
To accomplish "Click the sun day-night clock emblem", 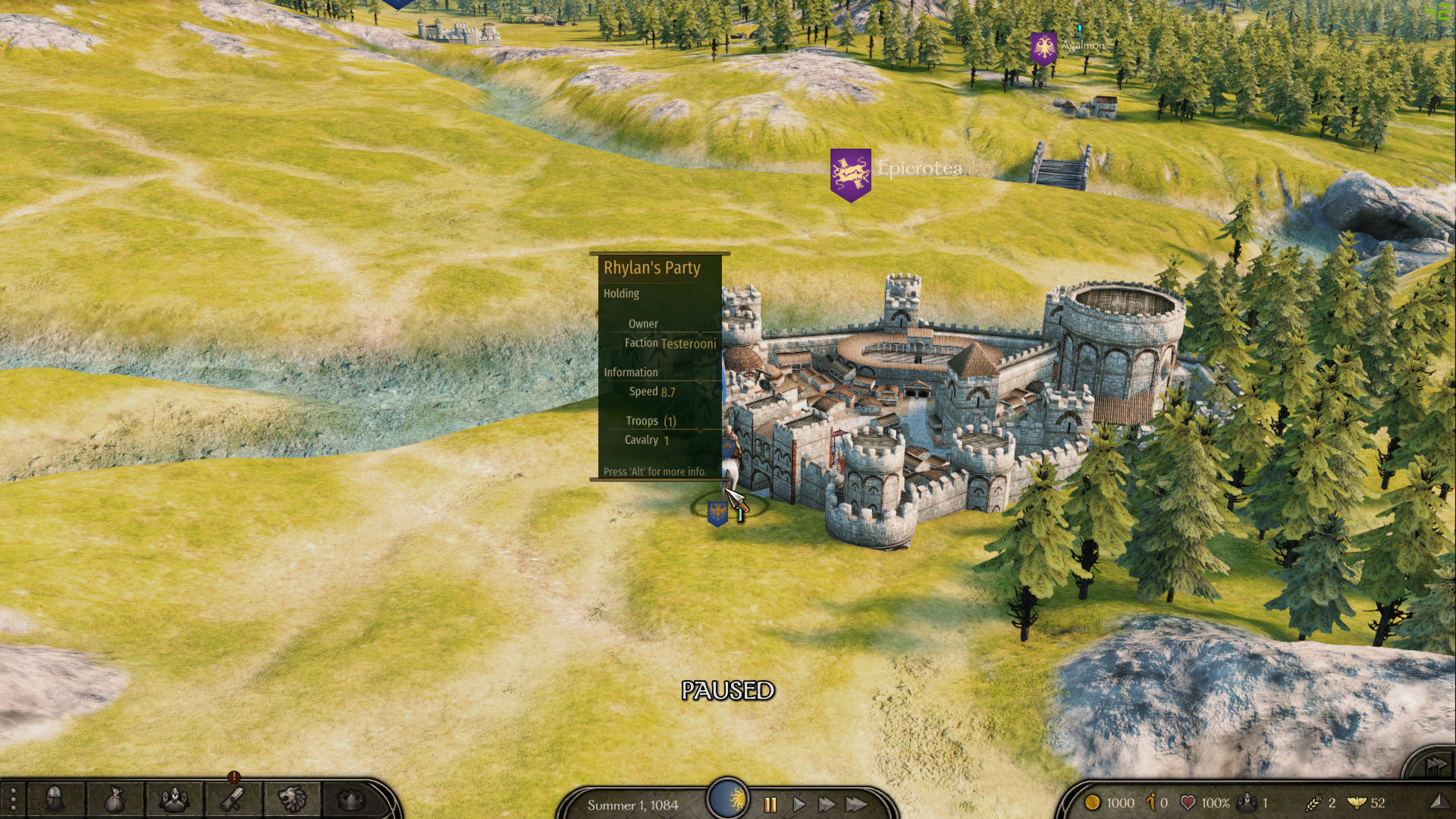I will pos(728,799).
